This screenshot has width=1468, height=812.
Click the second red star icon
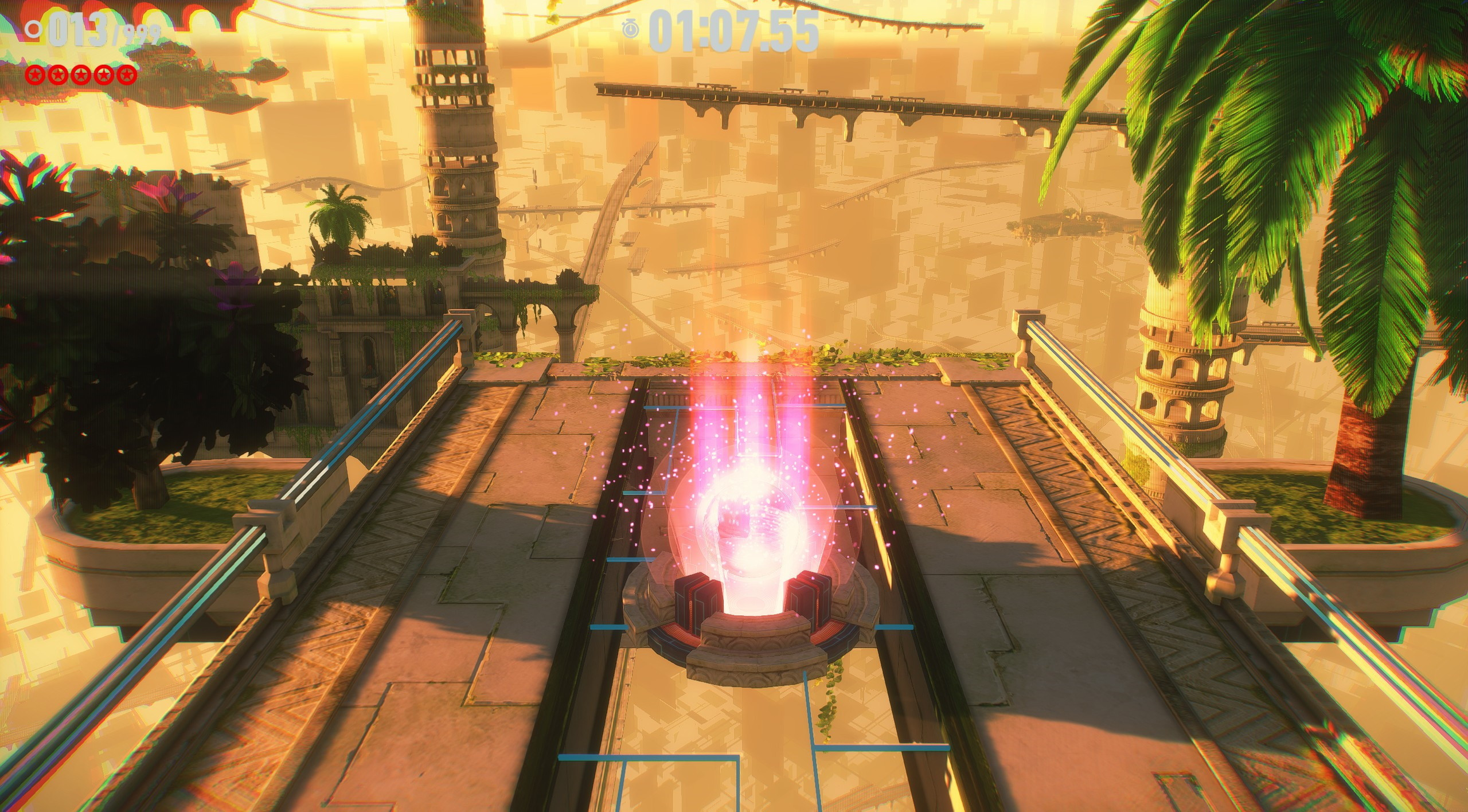tap(58, 75)
